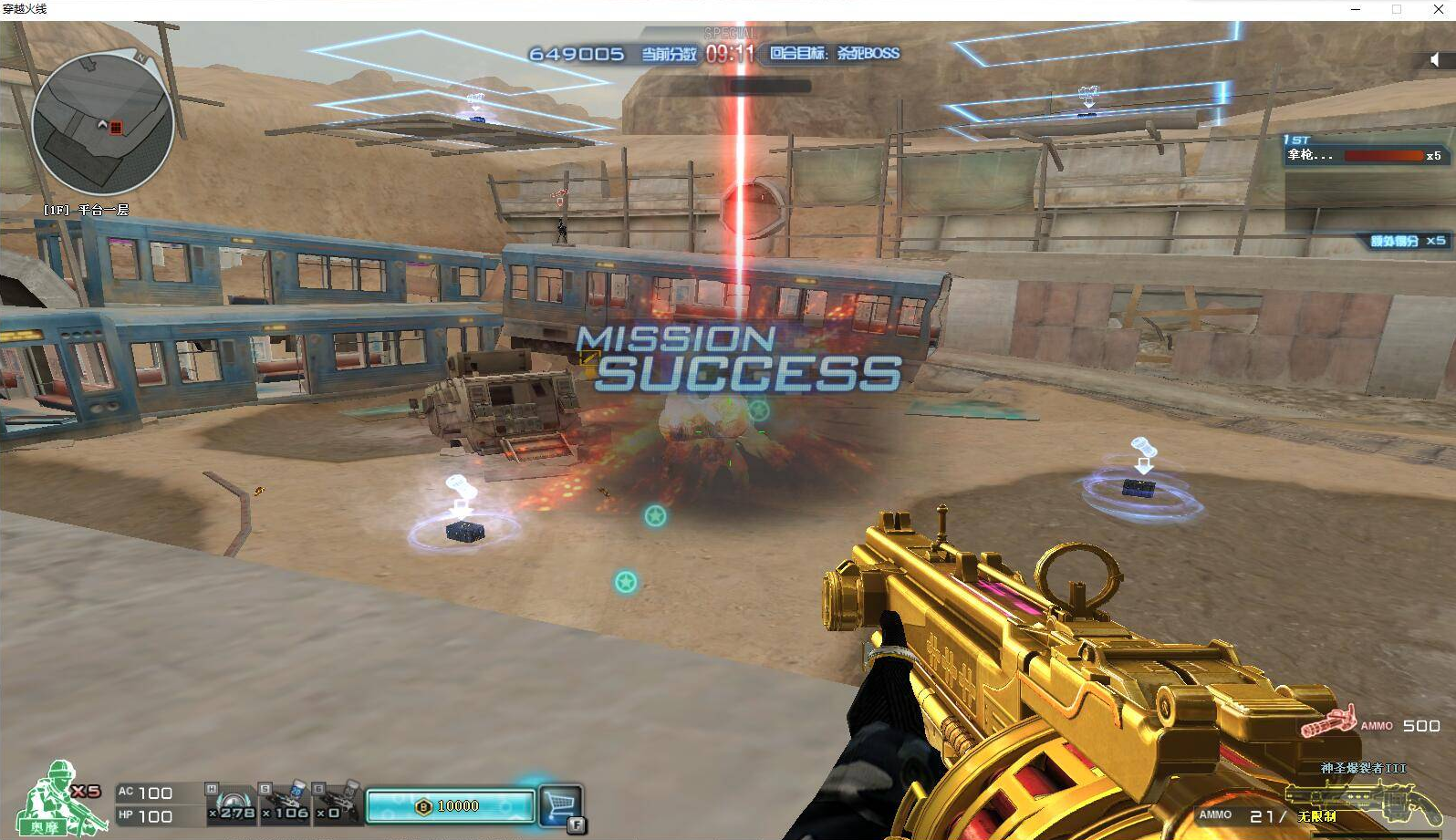This screenshot has width=1456, height=840.
Task: Select the red minigun weapon icon
Action: (1327, 723)
